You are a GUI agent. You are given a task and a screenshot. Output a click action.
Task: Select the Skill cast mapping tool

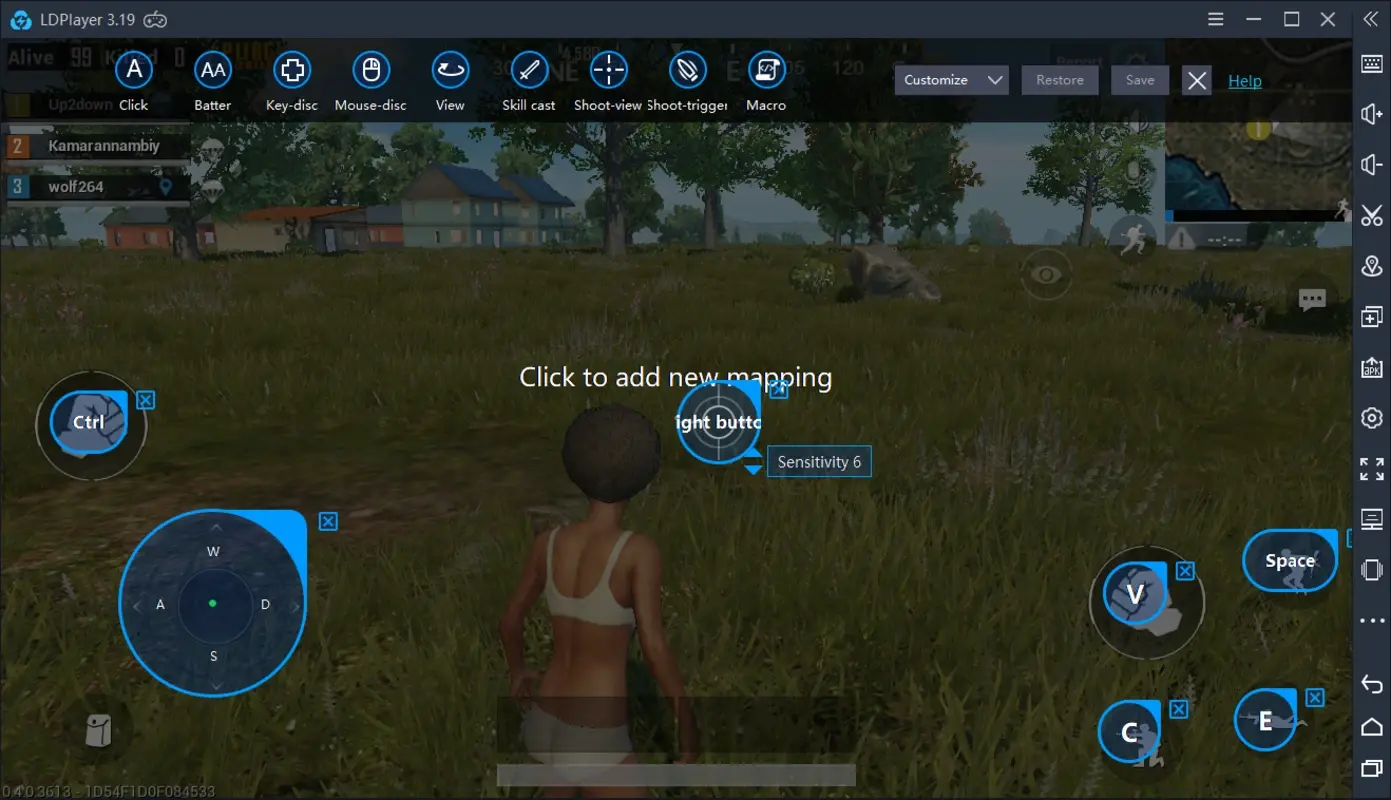(528, 70)
